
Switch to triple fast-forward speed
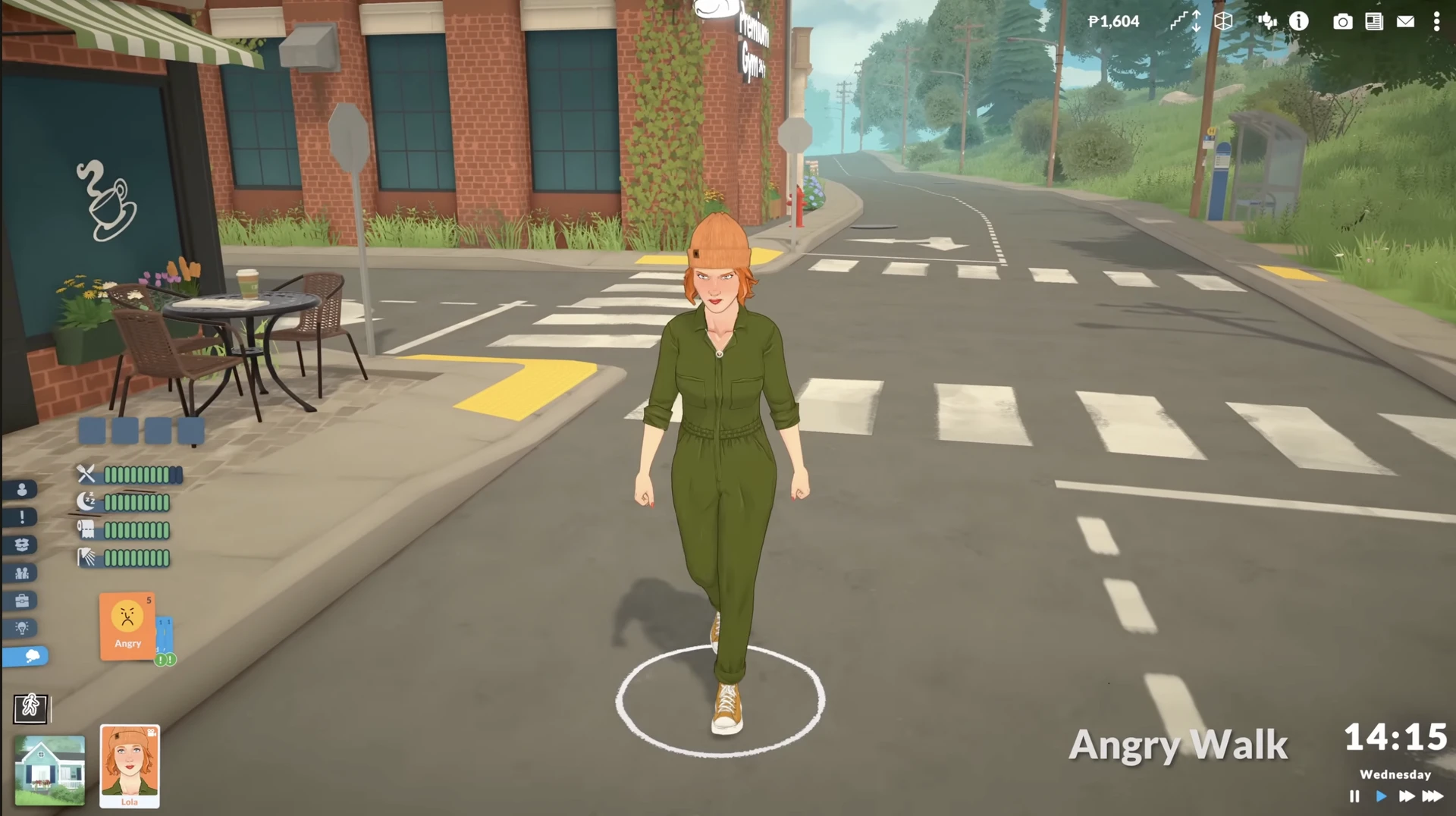1432,796
